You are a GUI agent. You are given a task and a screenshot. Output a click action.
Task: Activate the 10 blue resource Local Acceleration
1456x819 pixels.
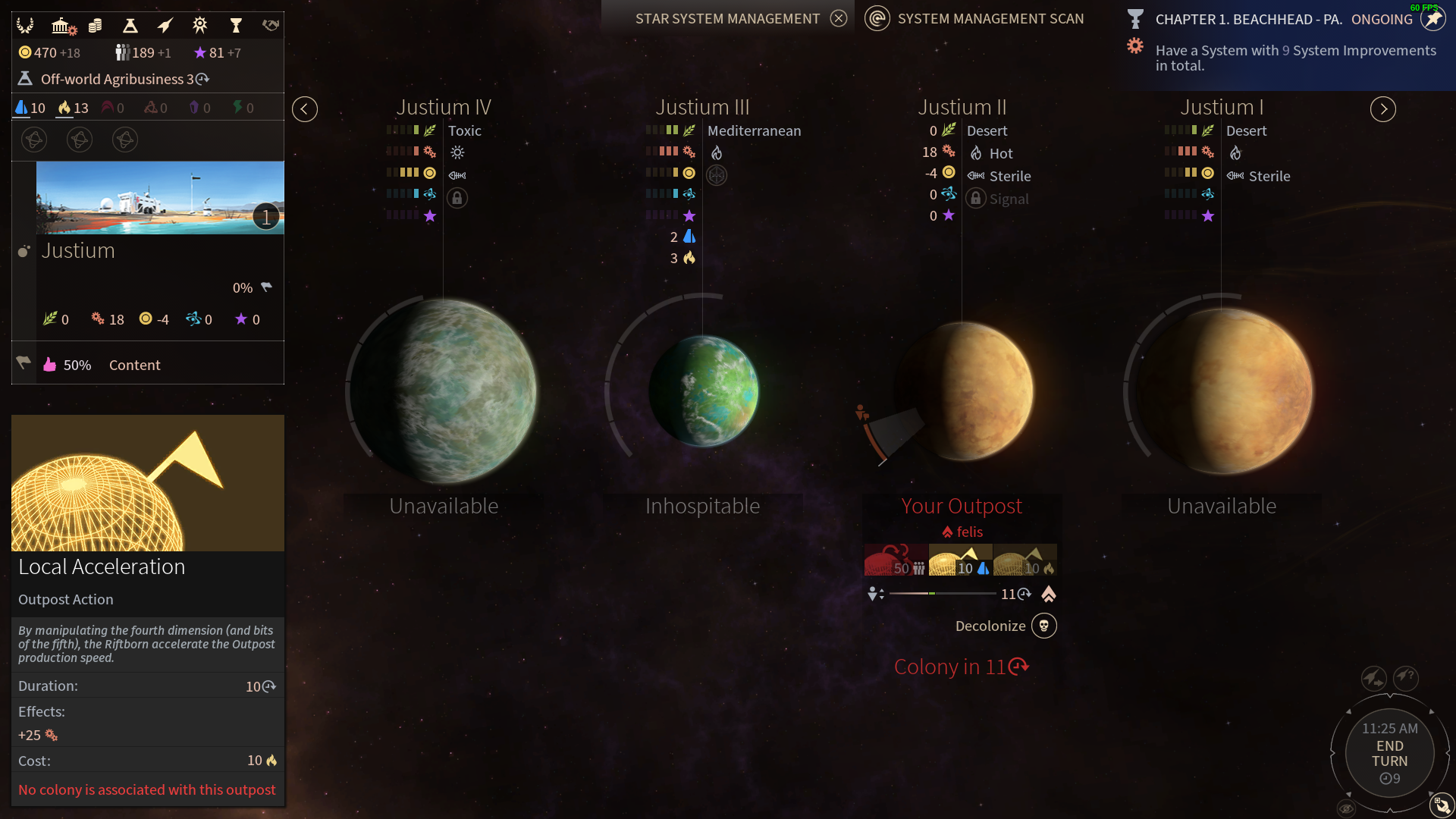pyautogui.click(x=960, y=560)
